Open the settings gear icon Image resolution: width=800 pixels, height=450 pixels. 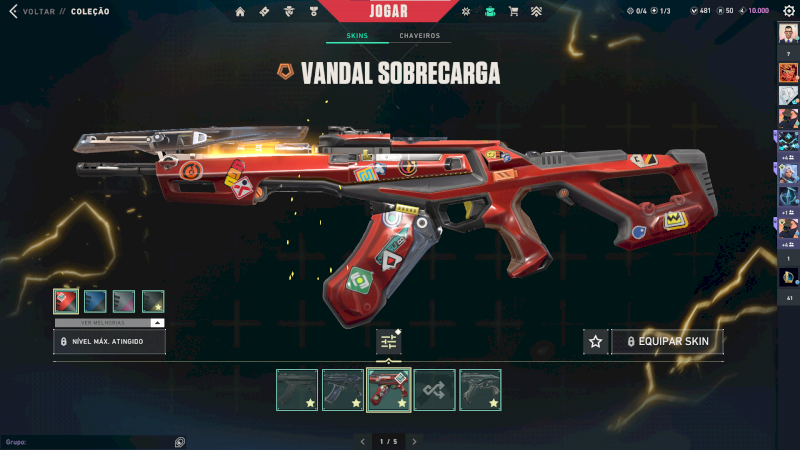coord(788,11)
